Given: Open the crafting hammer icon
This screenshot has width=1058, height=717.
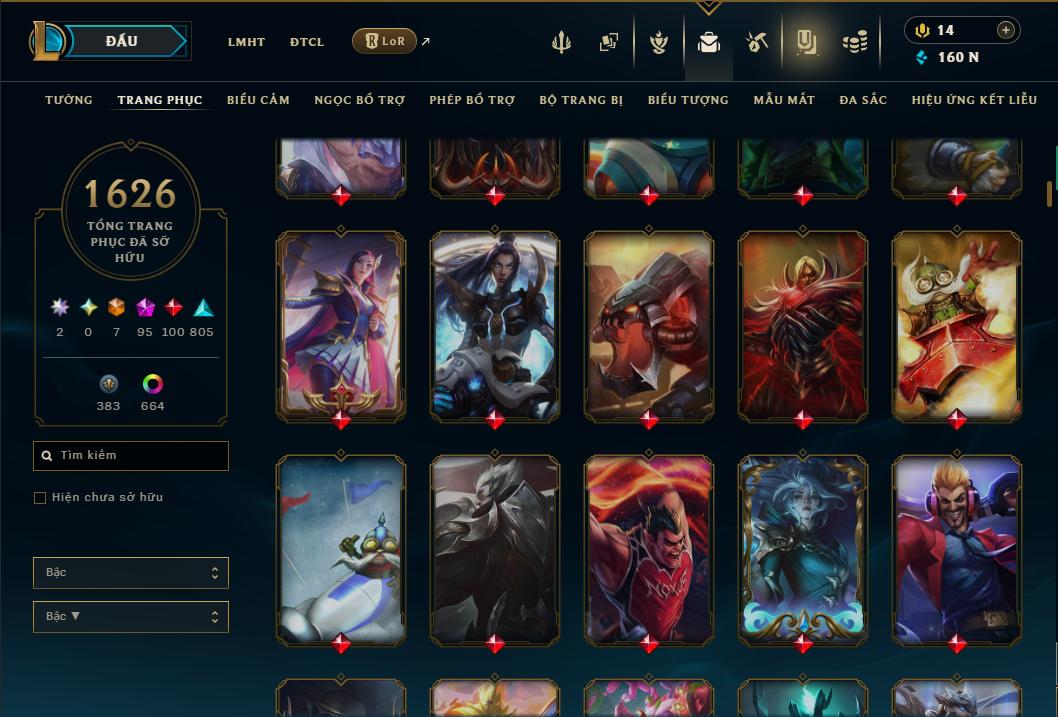Looking at the screenshot, I should pyautogui.click(x=757, y=42).
